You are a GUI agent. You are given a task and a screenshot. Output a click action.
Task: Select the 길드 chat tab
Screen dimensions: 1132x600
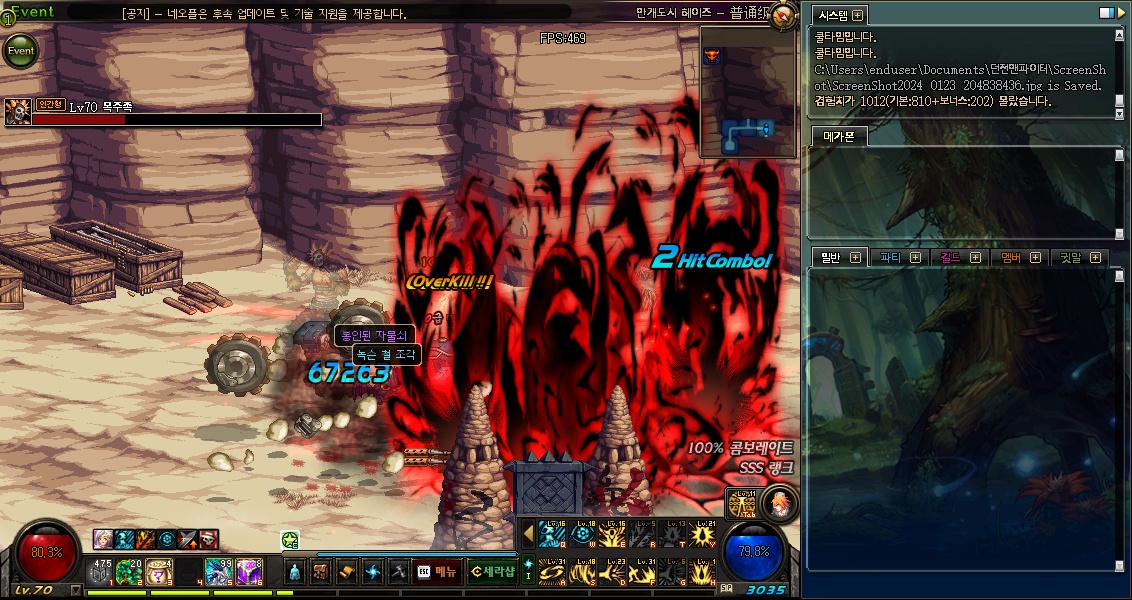956,258
